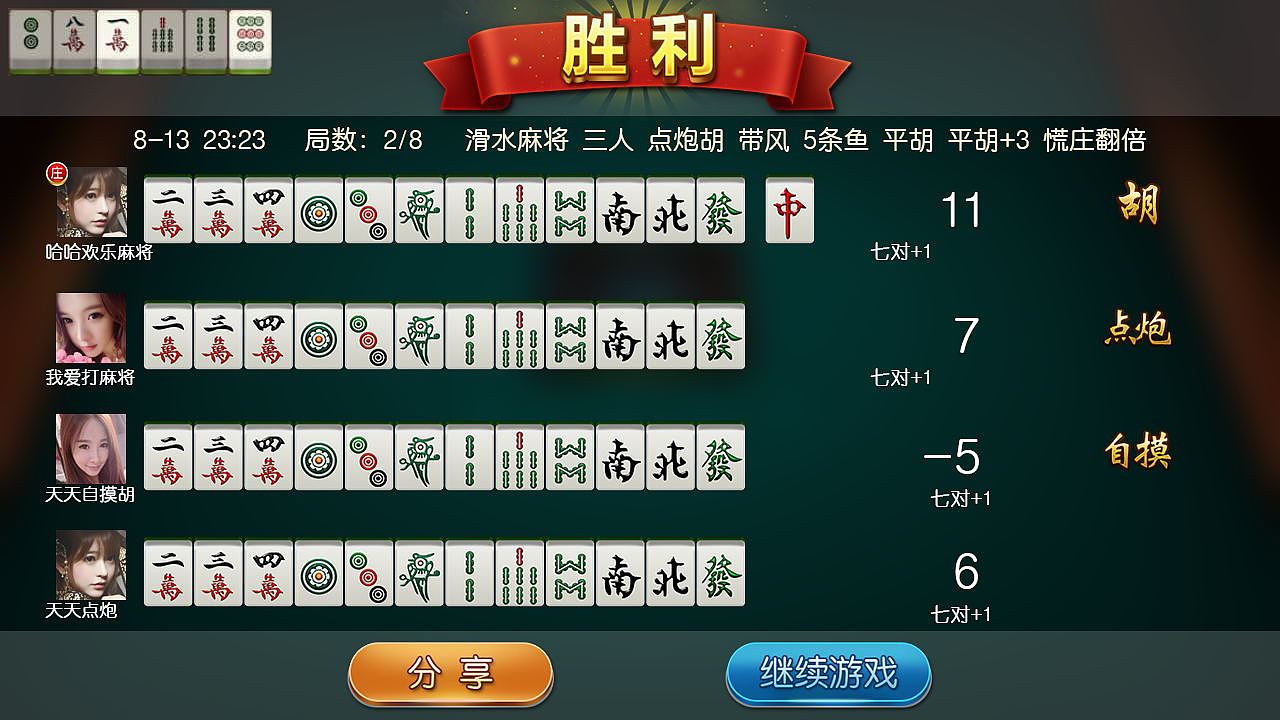Select the red 中 tile in the first row
Viewport: 1280px width, 720px height.
pos(789,210)
